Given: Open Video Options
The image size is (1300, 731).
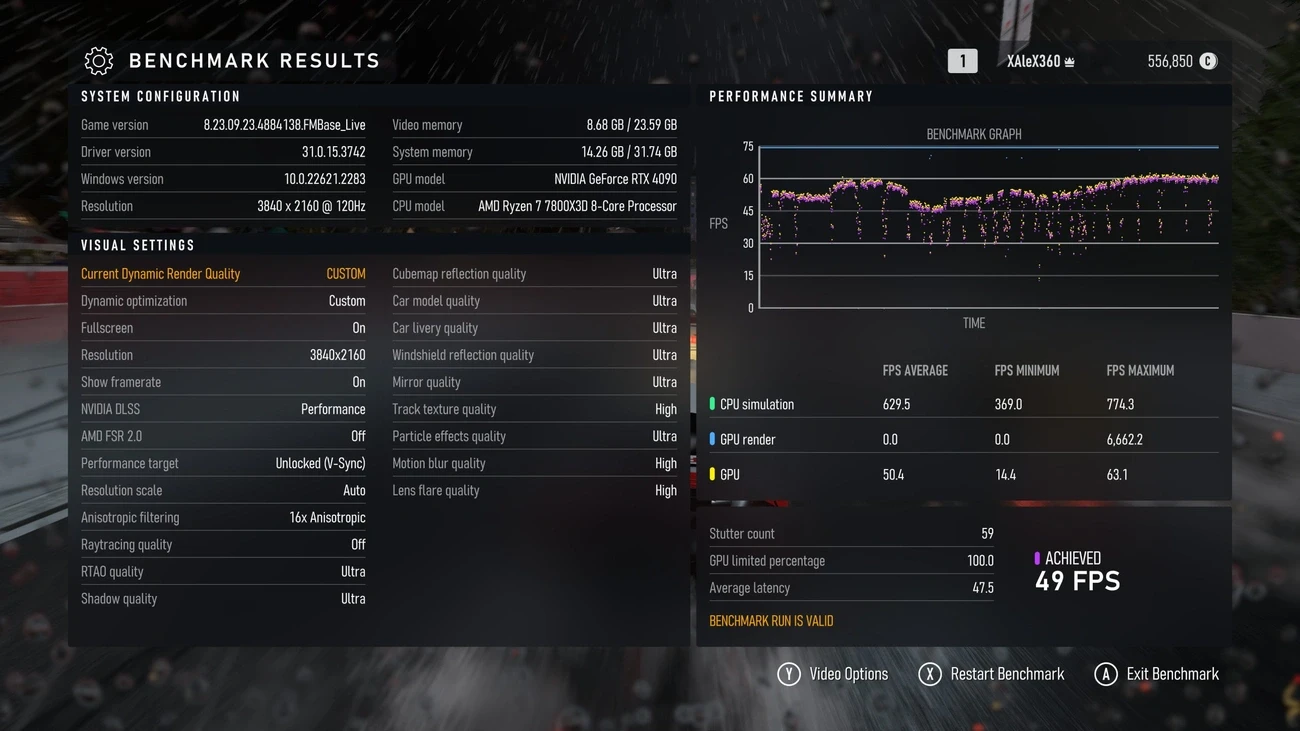Looking at the screenshot, I should (833, 674).
